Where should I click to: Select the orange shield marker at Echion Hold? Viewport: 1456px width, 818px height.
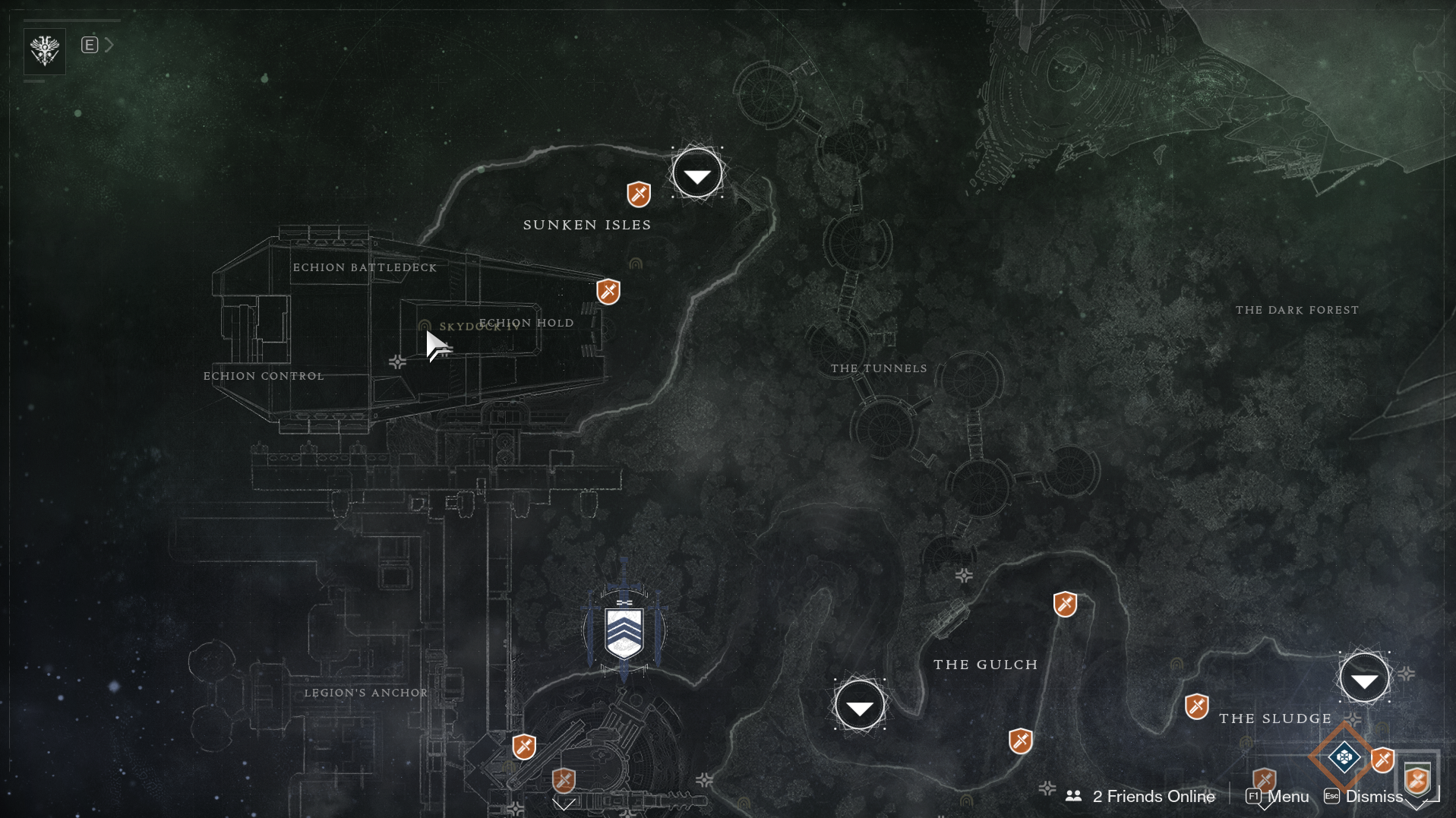608,292
